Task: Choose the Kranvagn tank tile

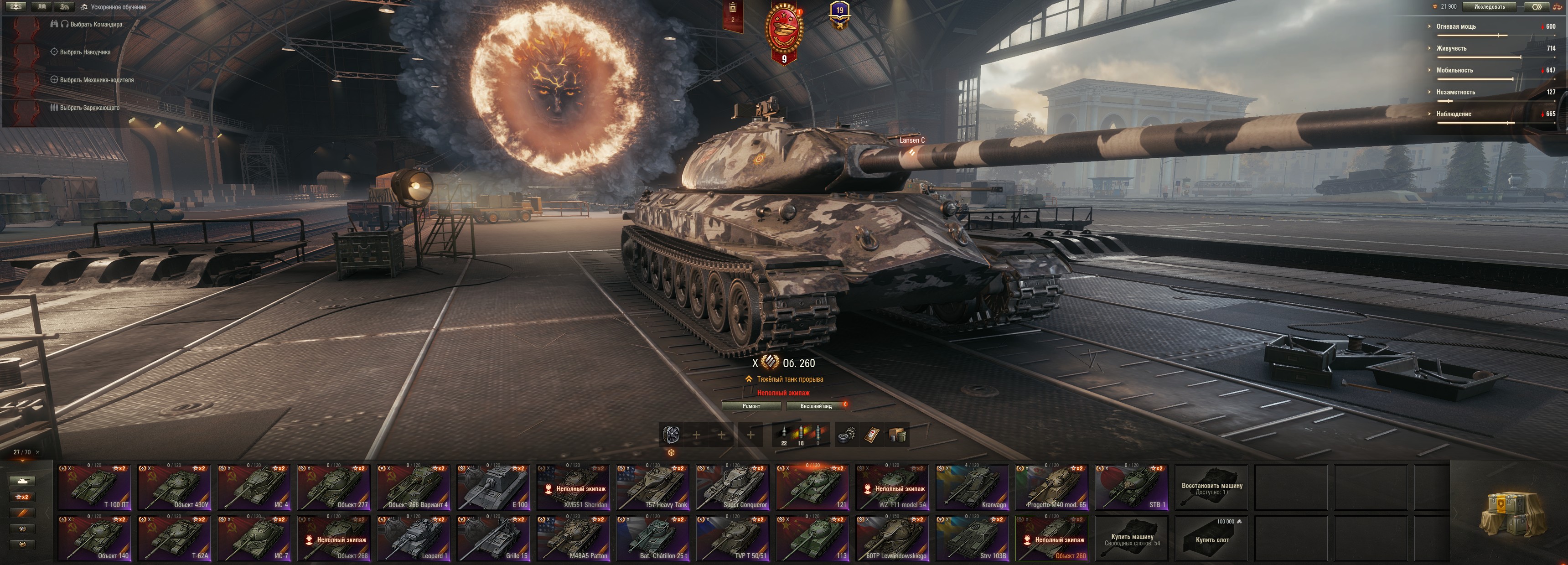Action: [x=972, y=487]
